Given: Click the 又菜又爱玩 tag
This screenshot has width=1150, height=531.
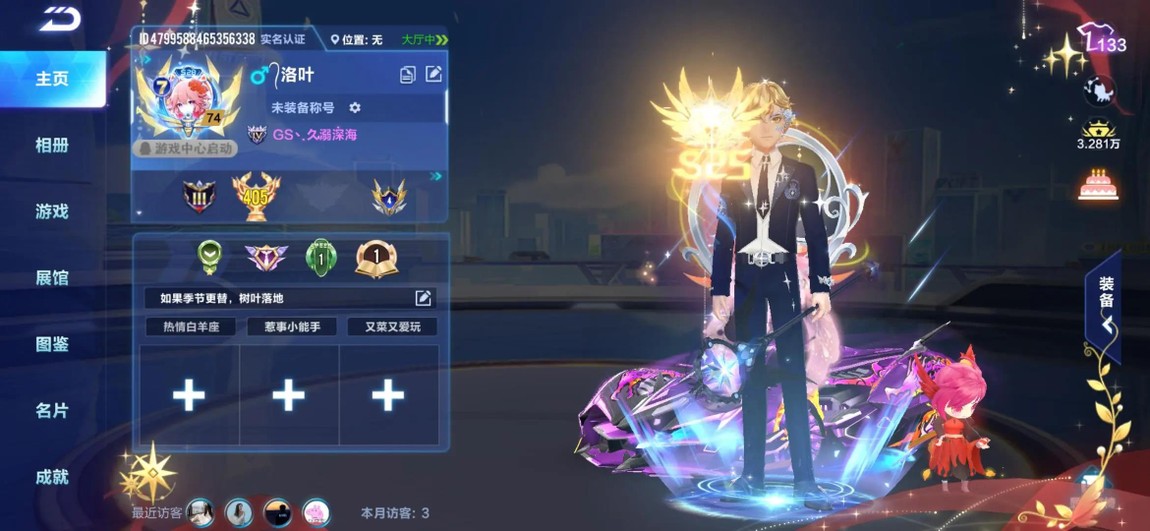Looking at the screenshot, I should (x=392, y=327).
